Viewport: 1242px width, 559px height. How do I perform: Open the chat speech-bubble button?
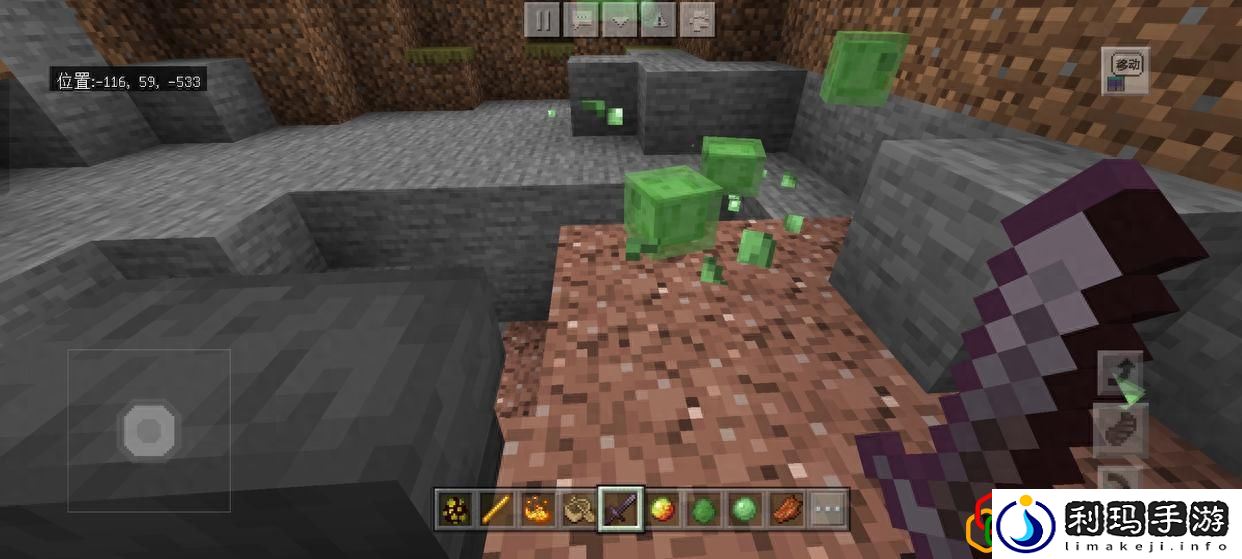tap(582, 19)
